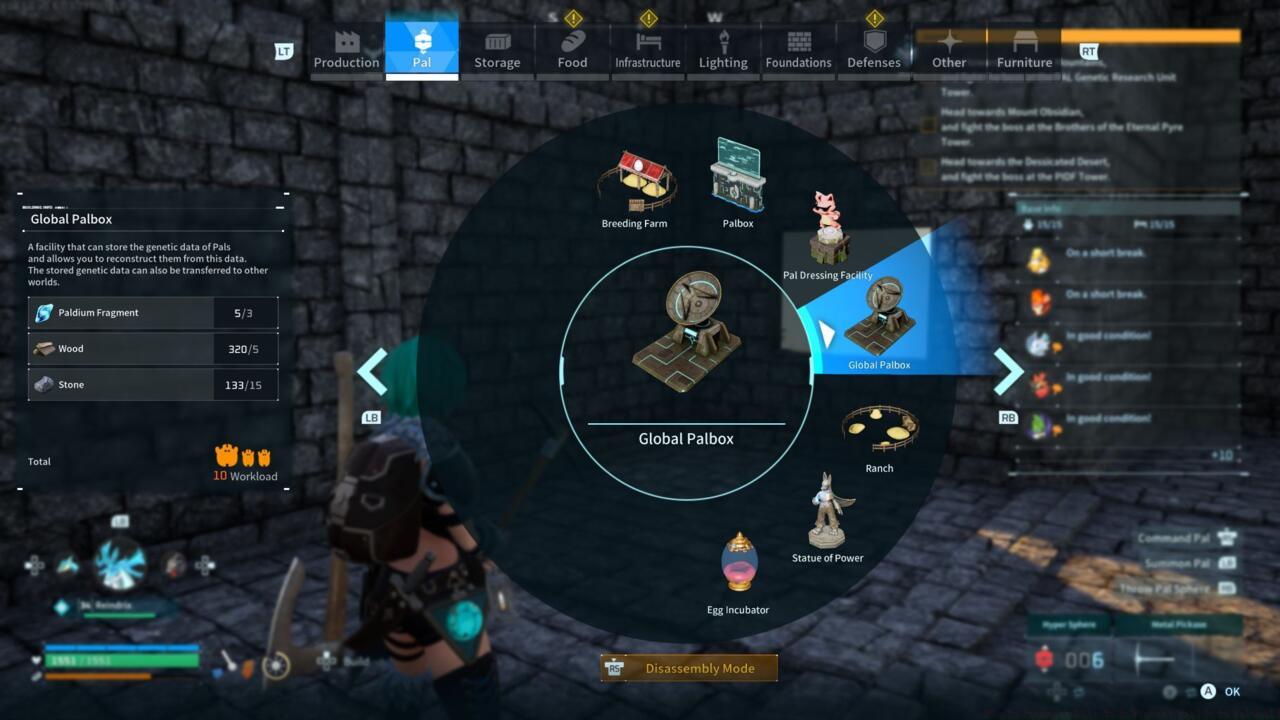The width and height of the screenshot is (1280, 720).
Task: Pick the Ranch structure icon
Action: click(879, 428)
